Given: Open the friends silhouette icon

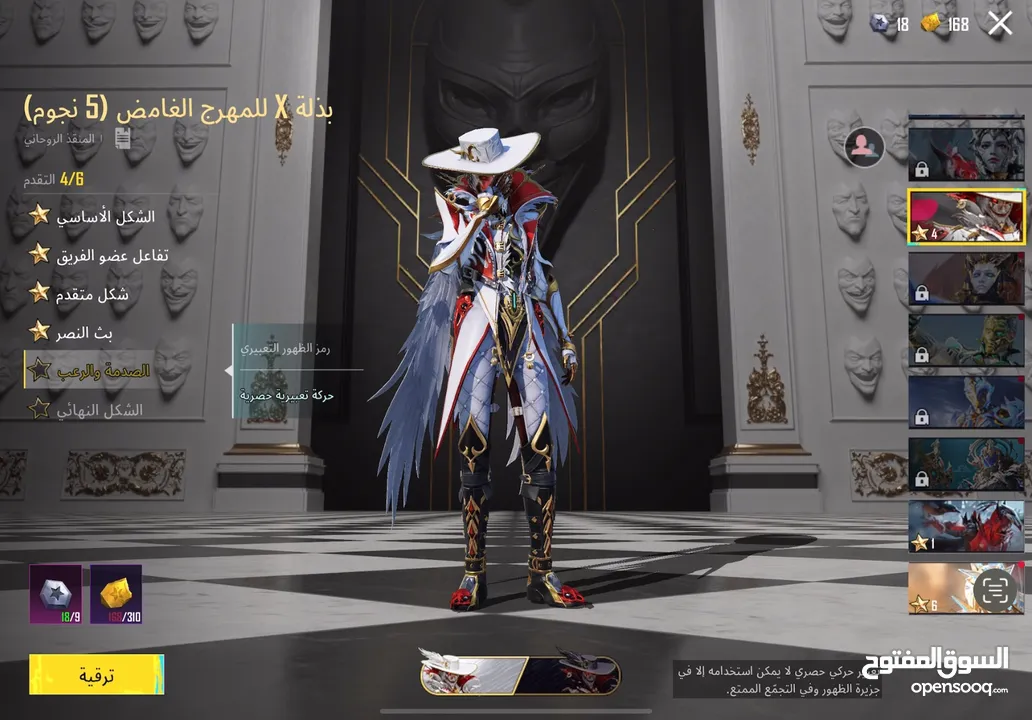Looking at the screenshot, I should coord(864,147).
